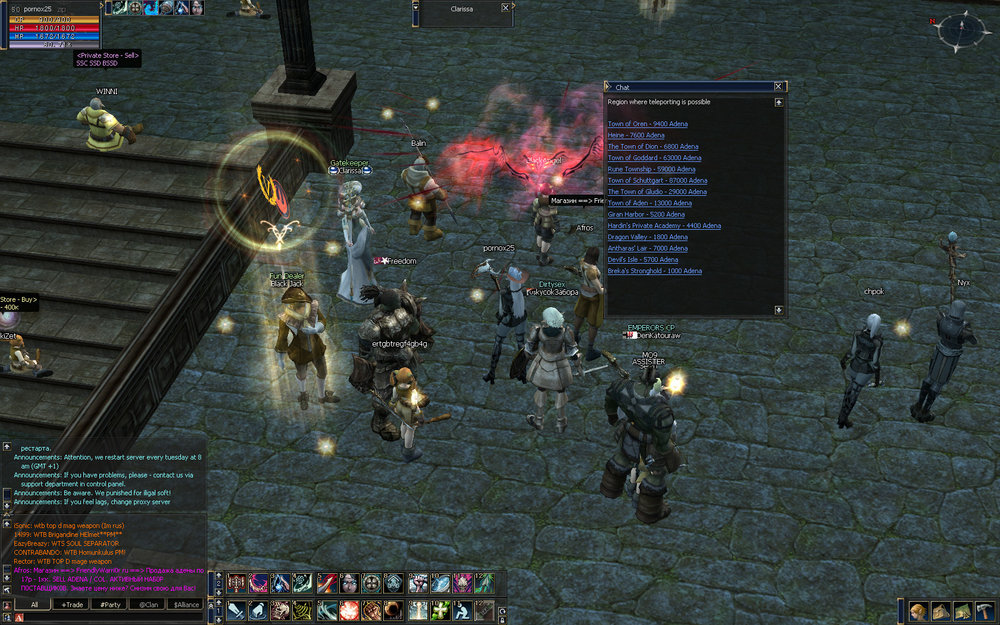Screen dimensions: 1000x625
Task: Close the teleport Chat window
Action: coord(779,88)
